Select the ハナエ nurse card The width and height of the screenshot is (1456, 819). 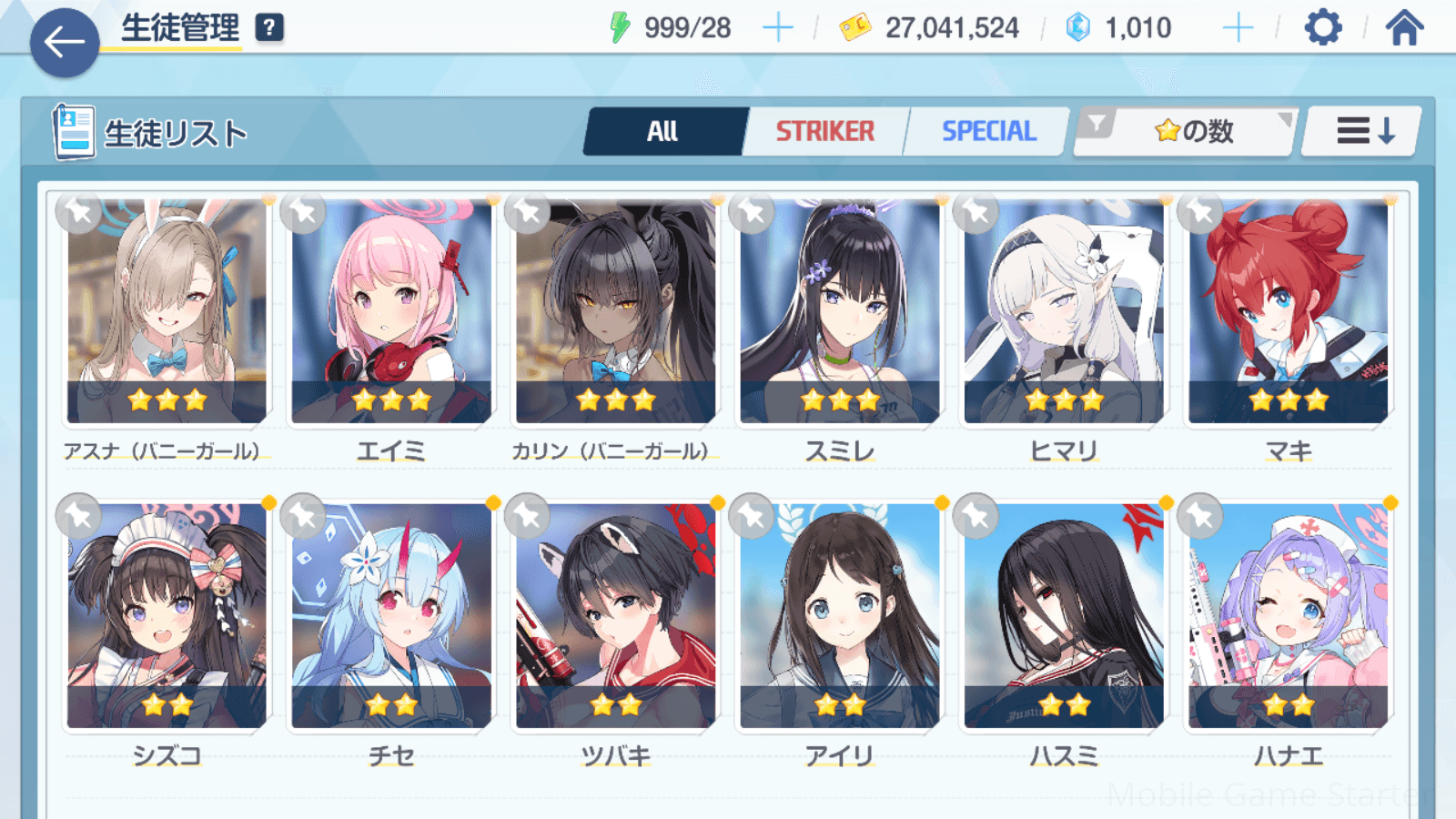coord(1288,615)
